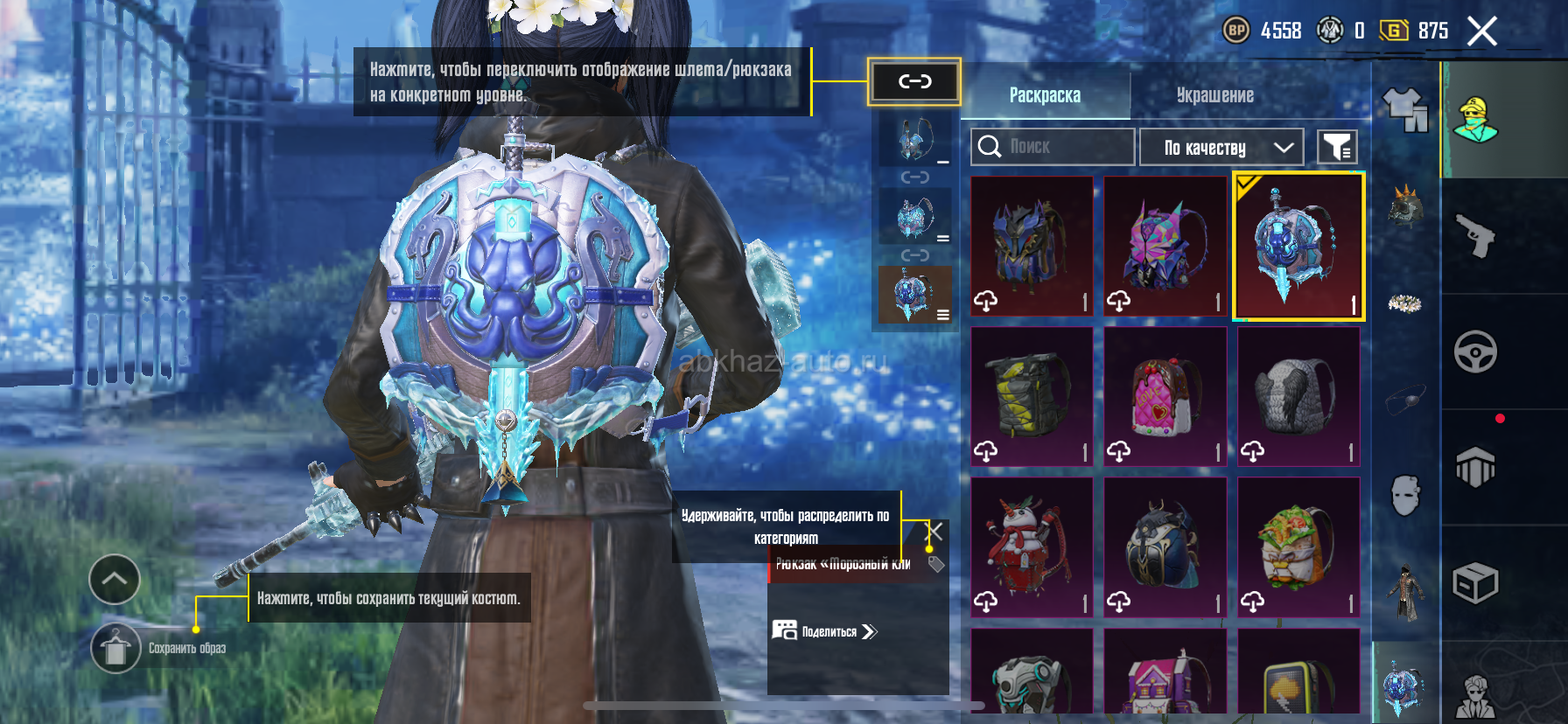
Task: Open the filter funnel button
Action: tap(1337, 148)
